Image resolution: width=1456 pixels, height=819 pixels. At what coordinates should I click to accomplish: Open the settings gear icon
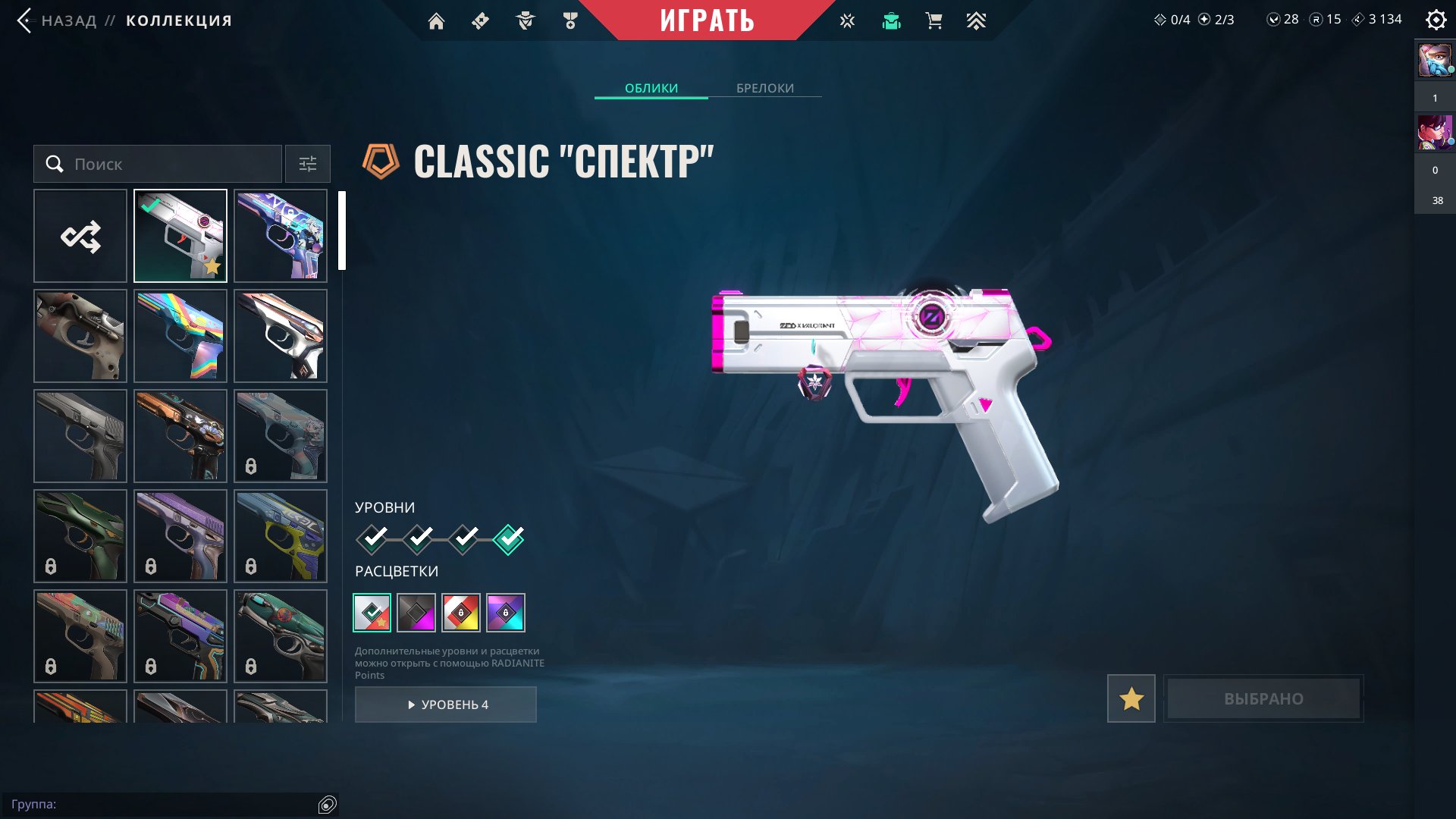click(x=1436, y=20)
